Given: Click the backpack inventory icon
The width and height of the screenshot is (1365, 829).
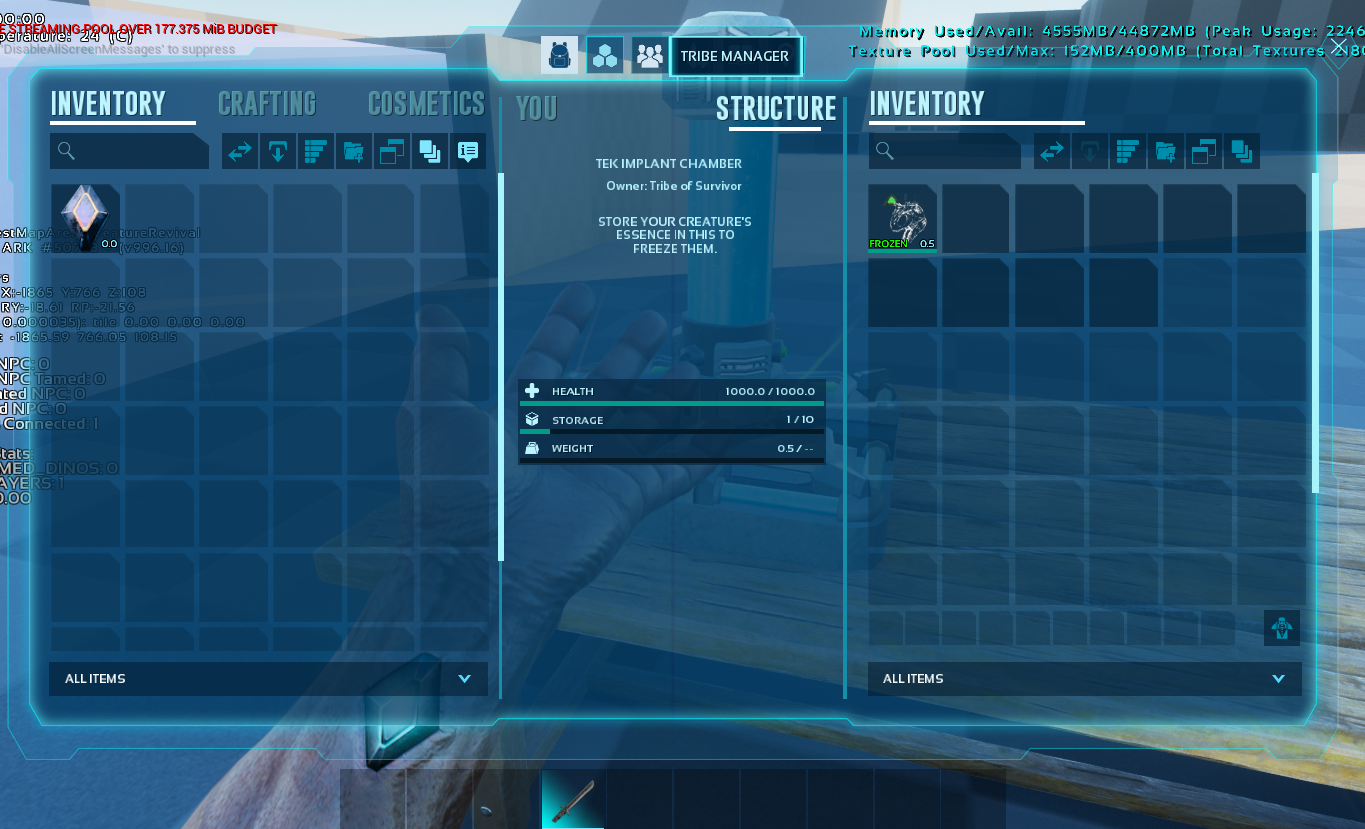Looking at the screenshot, I should pos(560,55).
